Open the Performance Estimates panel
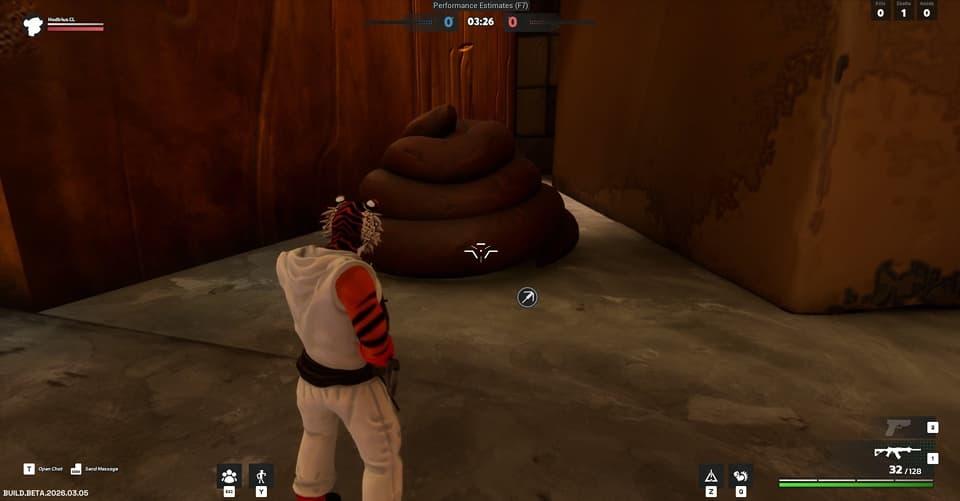Viewport: 960px width, 501px height. tap(480, 6)
